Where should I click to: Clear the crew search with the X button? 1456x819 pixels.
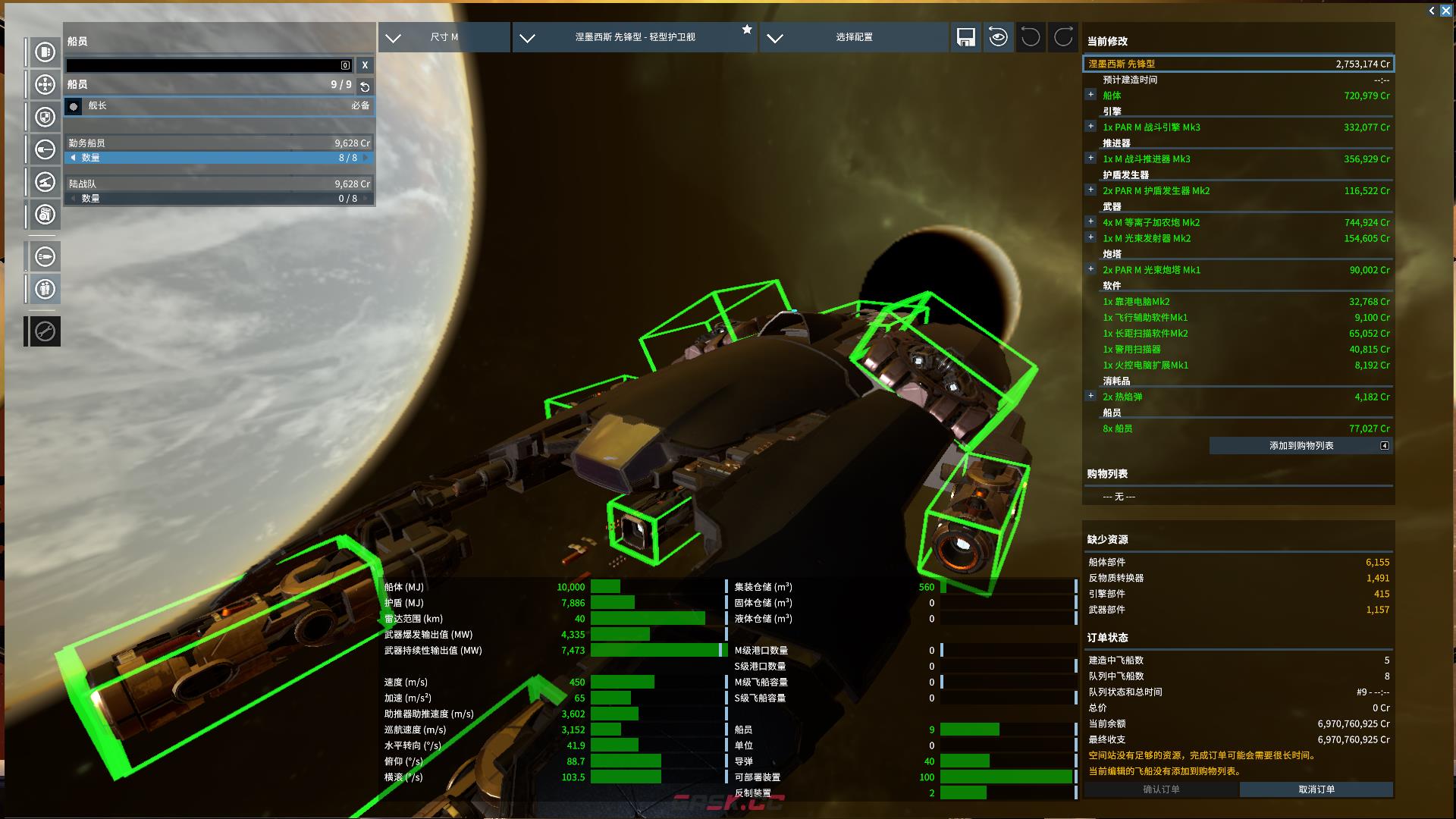point(365,65)
